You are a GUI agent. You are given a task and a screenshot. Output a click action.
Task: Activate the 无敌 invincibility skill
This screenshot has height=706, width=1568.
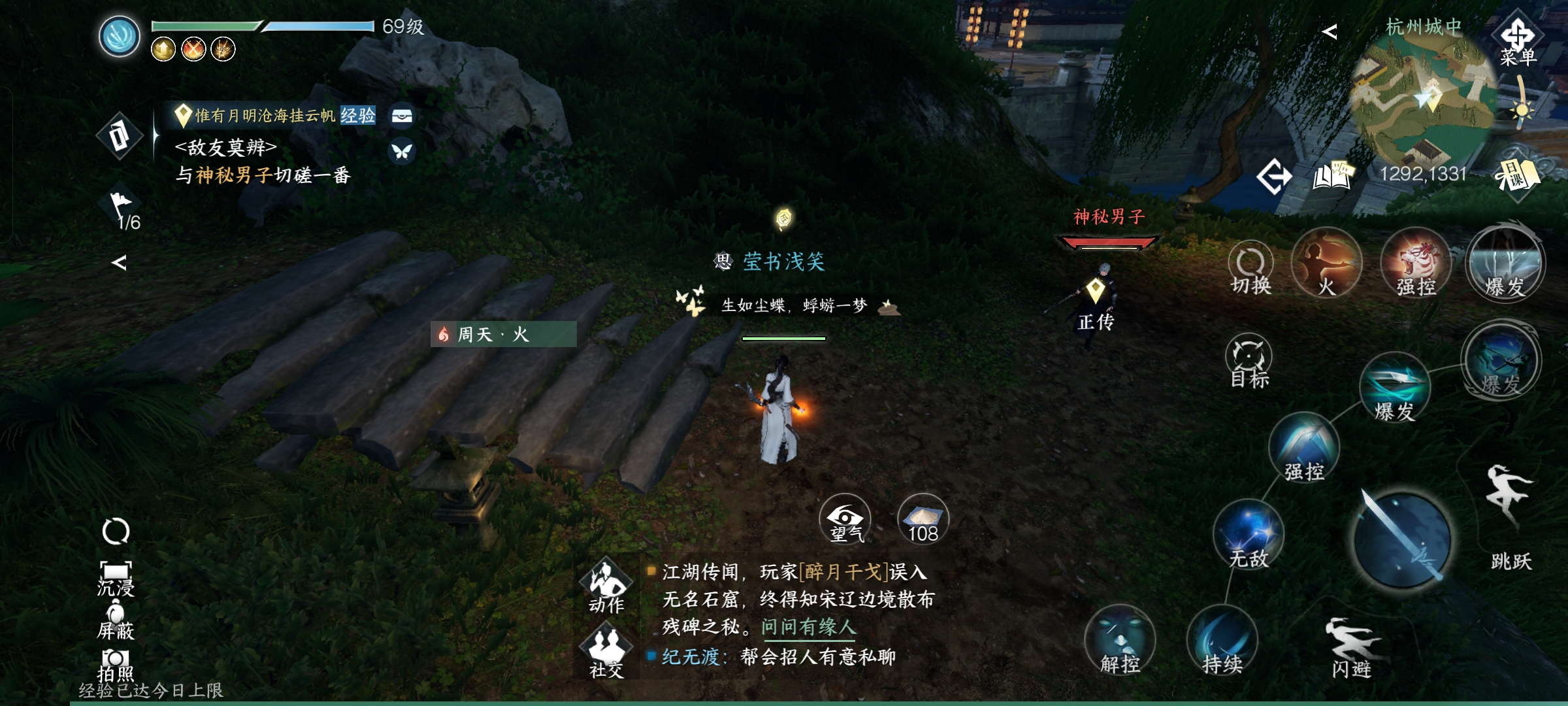coord(1249,535)
